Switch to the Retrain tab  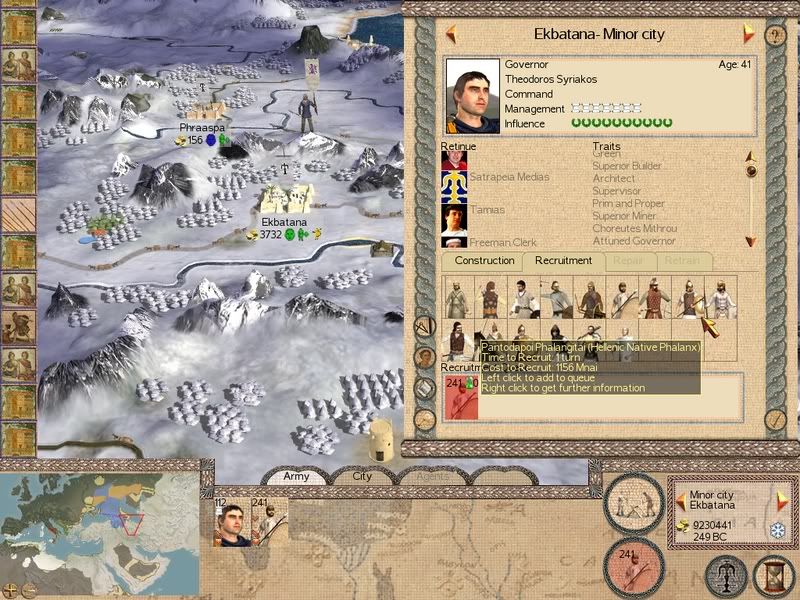click(683, 261)
